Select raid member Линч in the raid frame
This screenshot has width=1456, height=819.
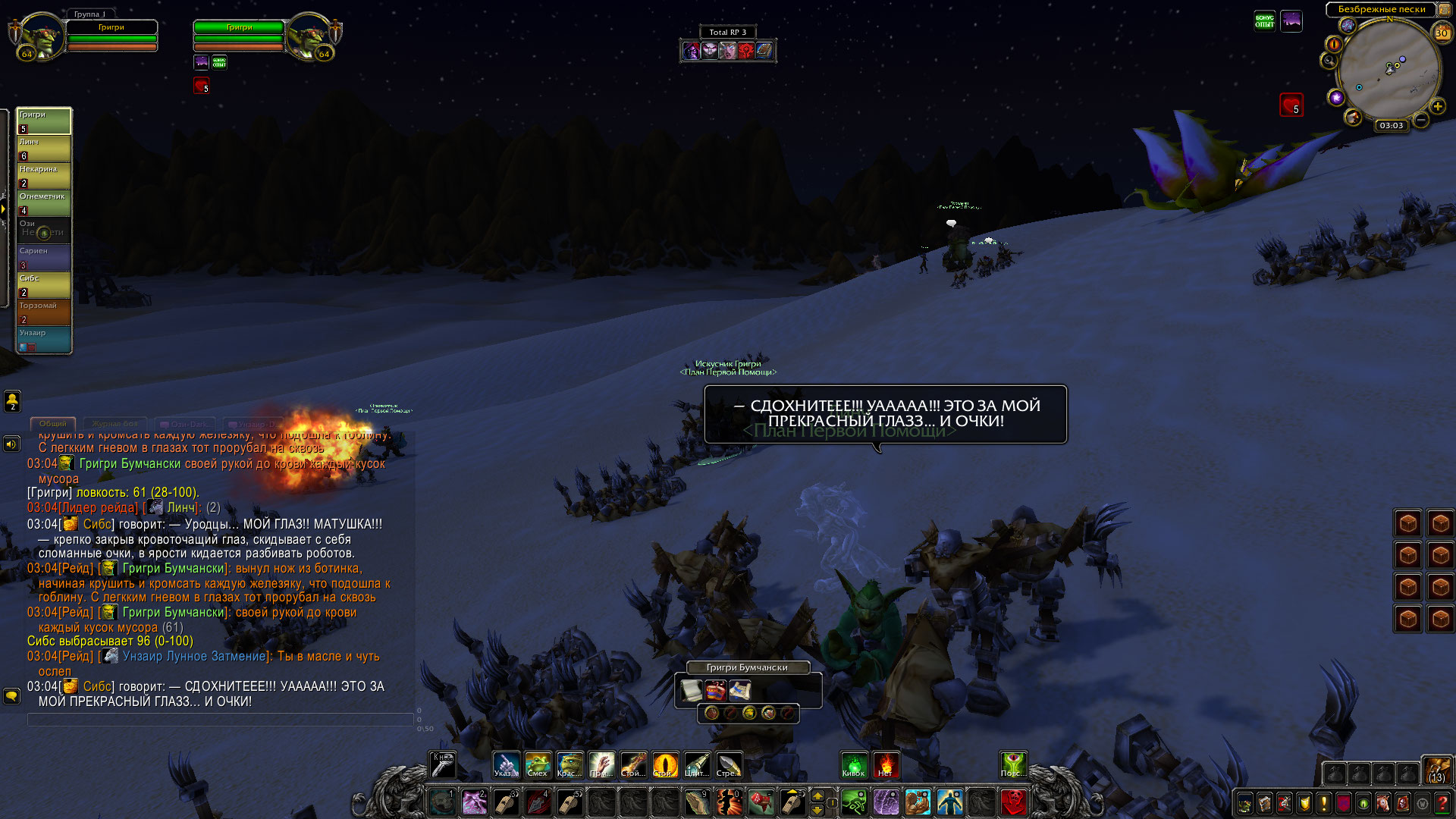pos(44,149)
